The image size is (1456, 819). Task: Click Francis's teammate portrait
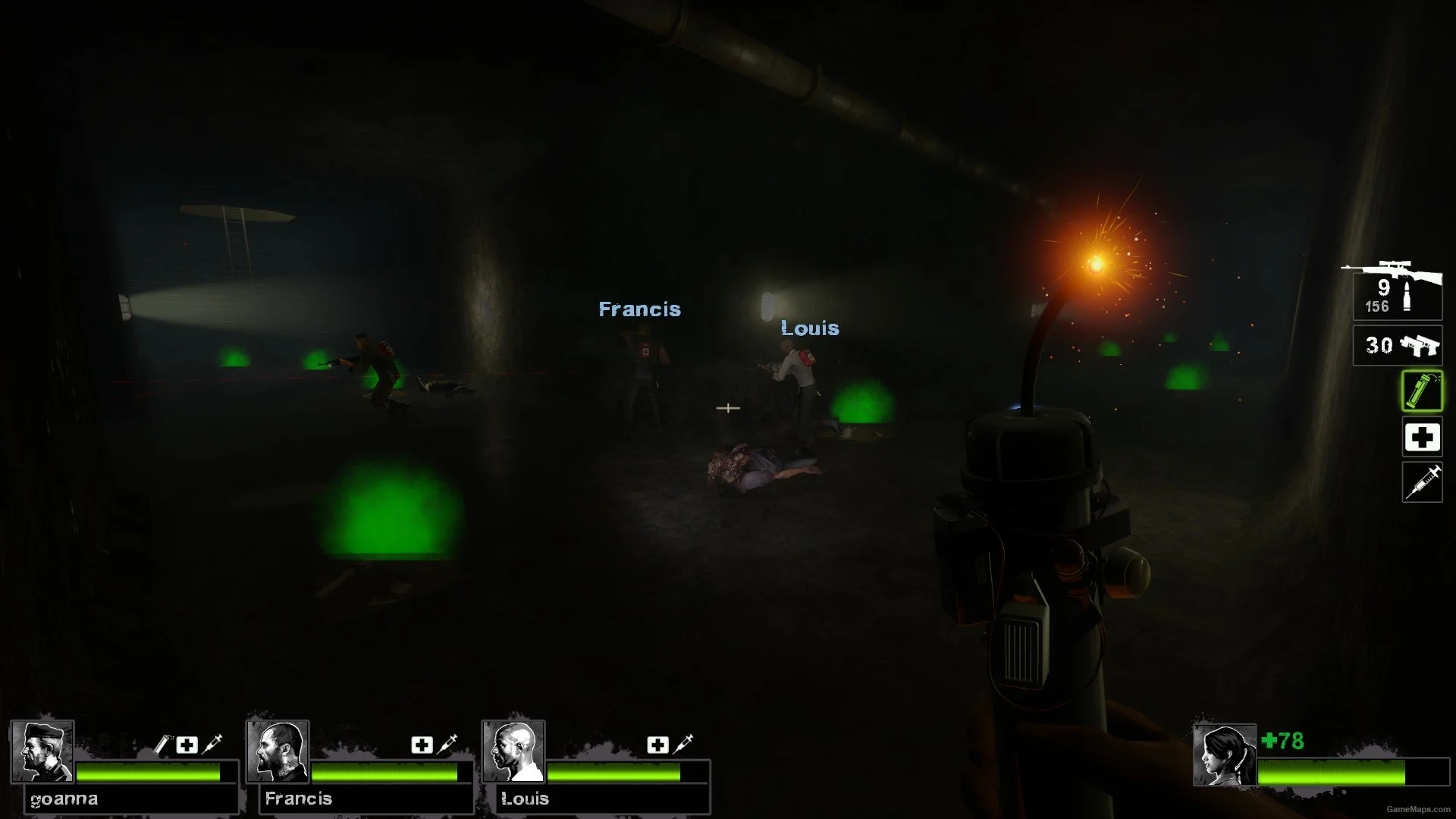278,752
